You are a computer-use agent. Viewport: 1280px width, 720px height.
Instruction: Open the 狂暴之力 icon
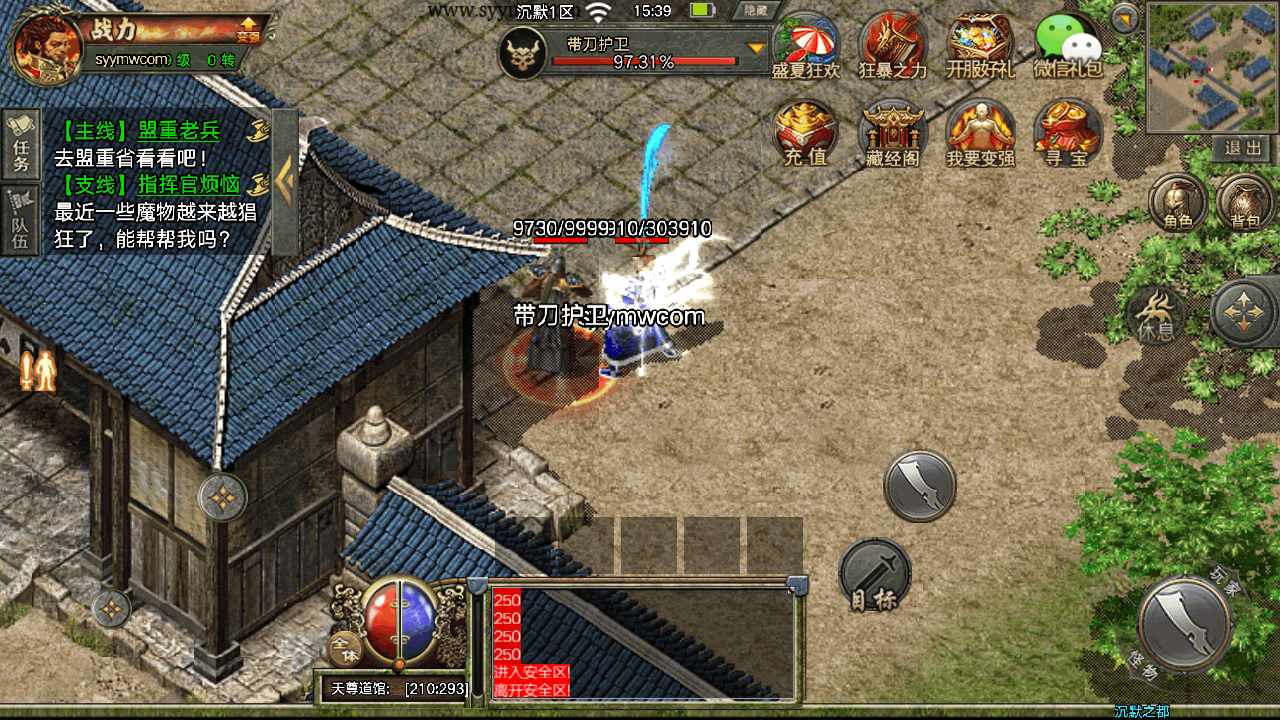point(893,45)
